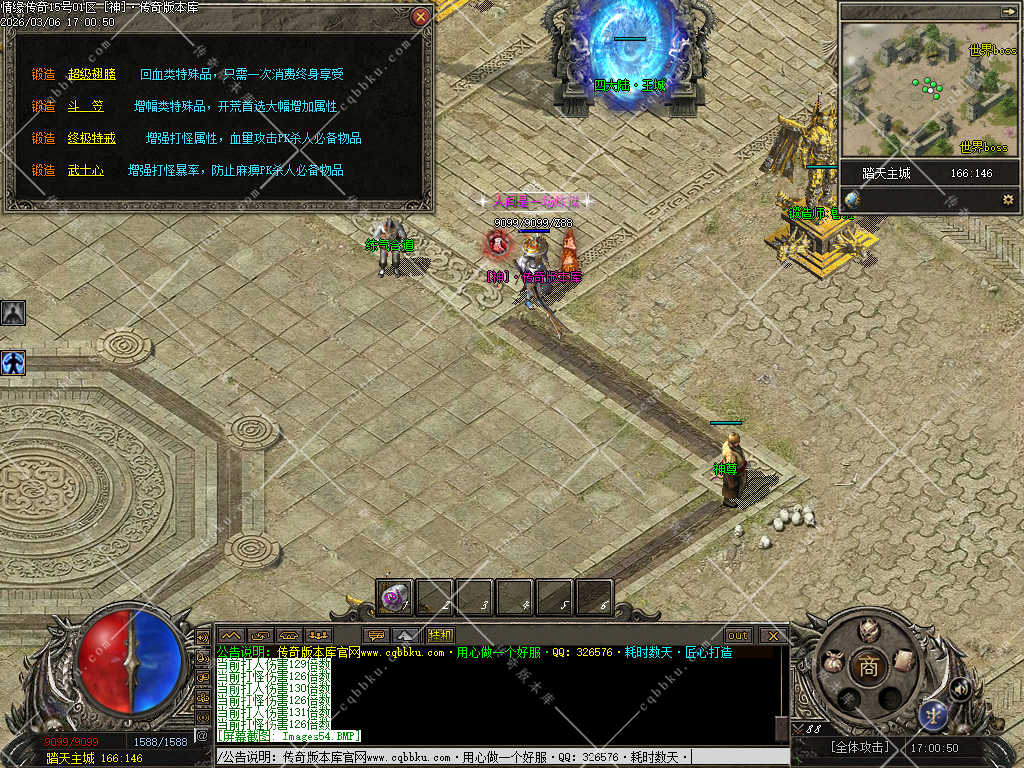Viewport: 1024px width, 768px height.
Task: Toggle the sound speaker button
Action: point(959,688)
